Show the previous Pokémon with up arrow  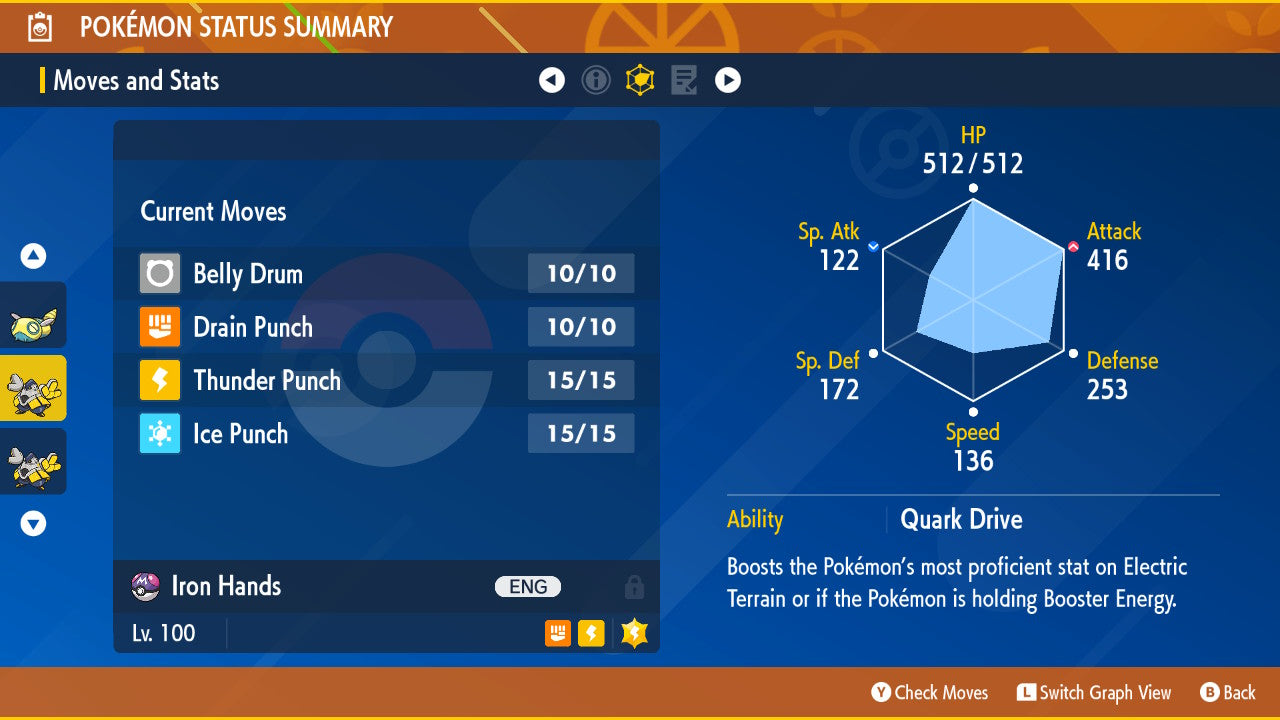[33, 257]
